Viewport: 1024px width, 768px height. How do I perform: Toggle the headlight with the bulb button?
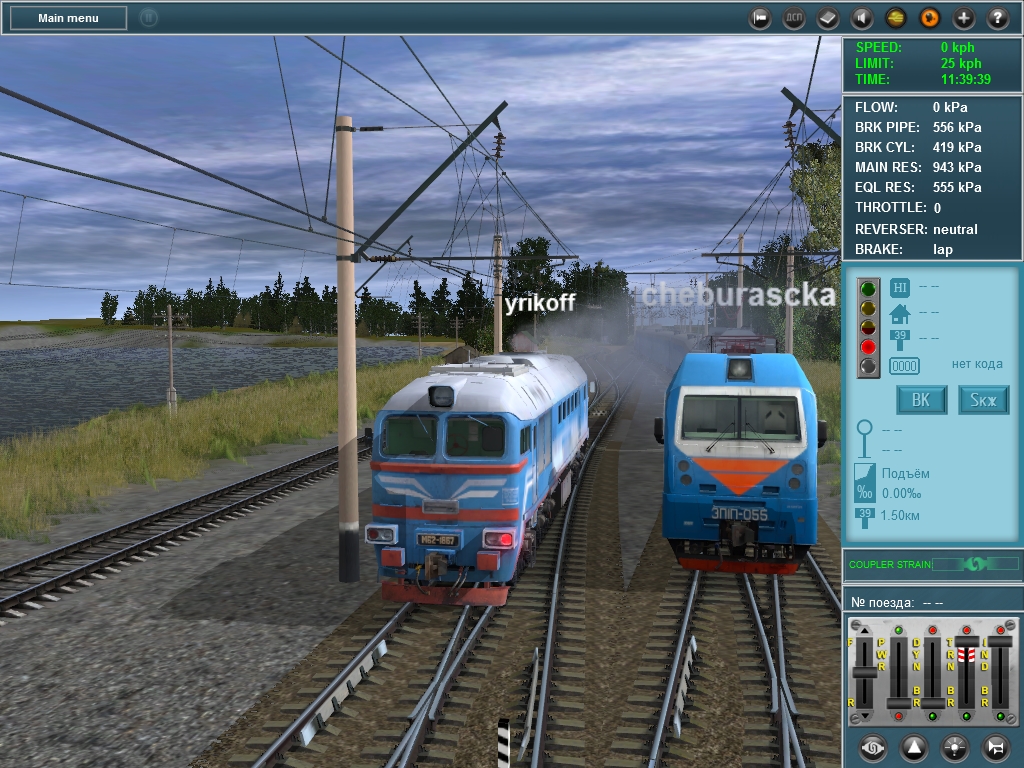tap(953, 747)
